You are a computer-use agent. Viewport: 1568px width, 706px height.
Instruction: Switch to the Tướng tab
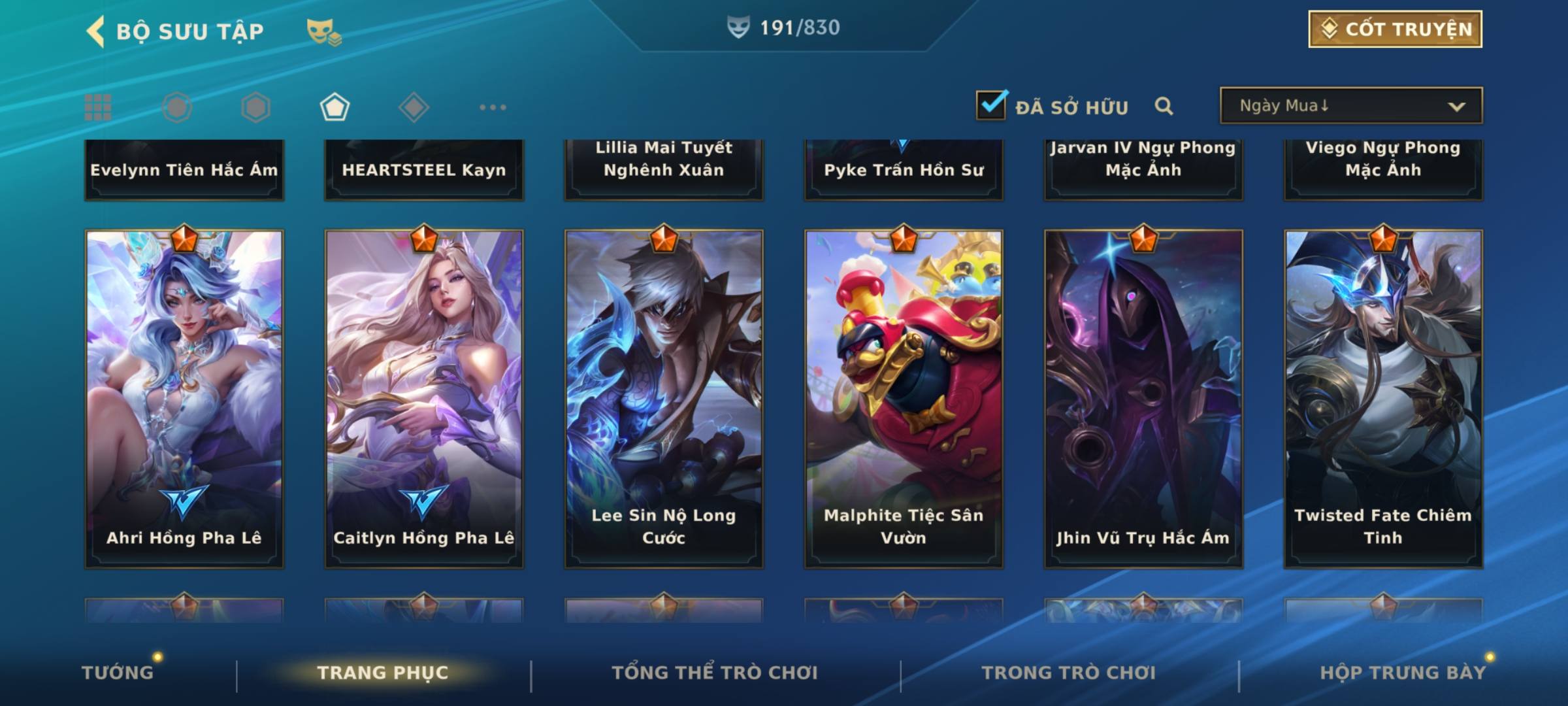coord(118,673)
